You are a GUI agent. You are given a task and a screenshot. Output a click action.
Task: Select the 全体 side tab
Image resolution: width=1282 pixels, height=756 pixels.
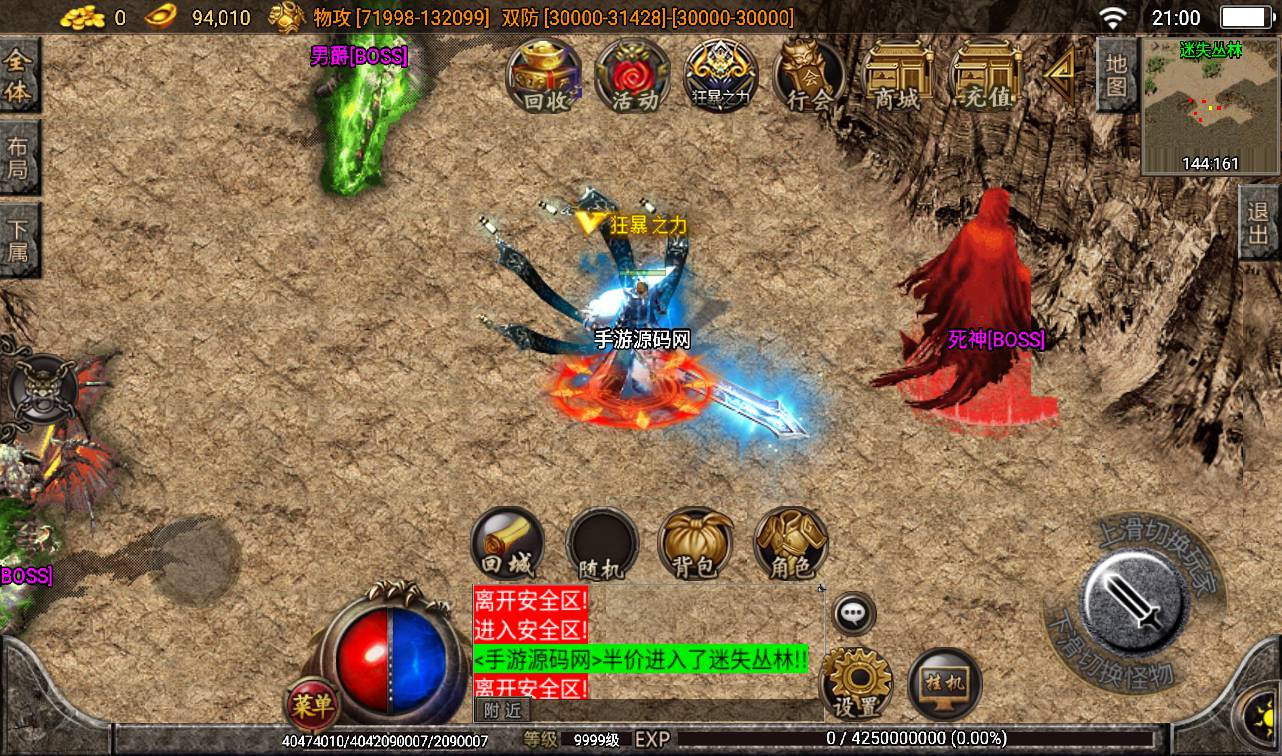[19, 77]
